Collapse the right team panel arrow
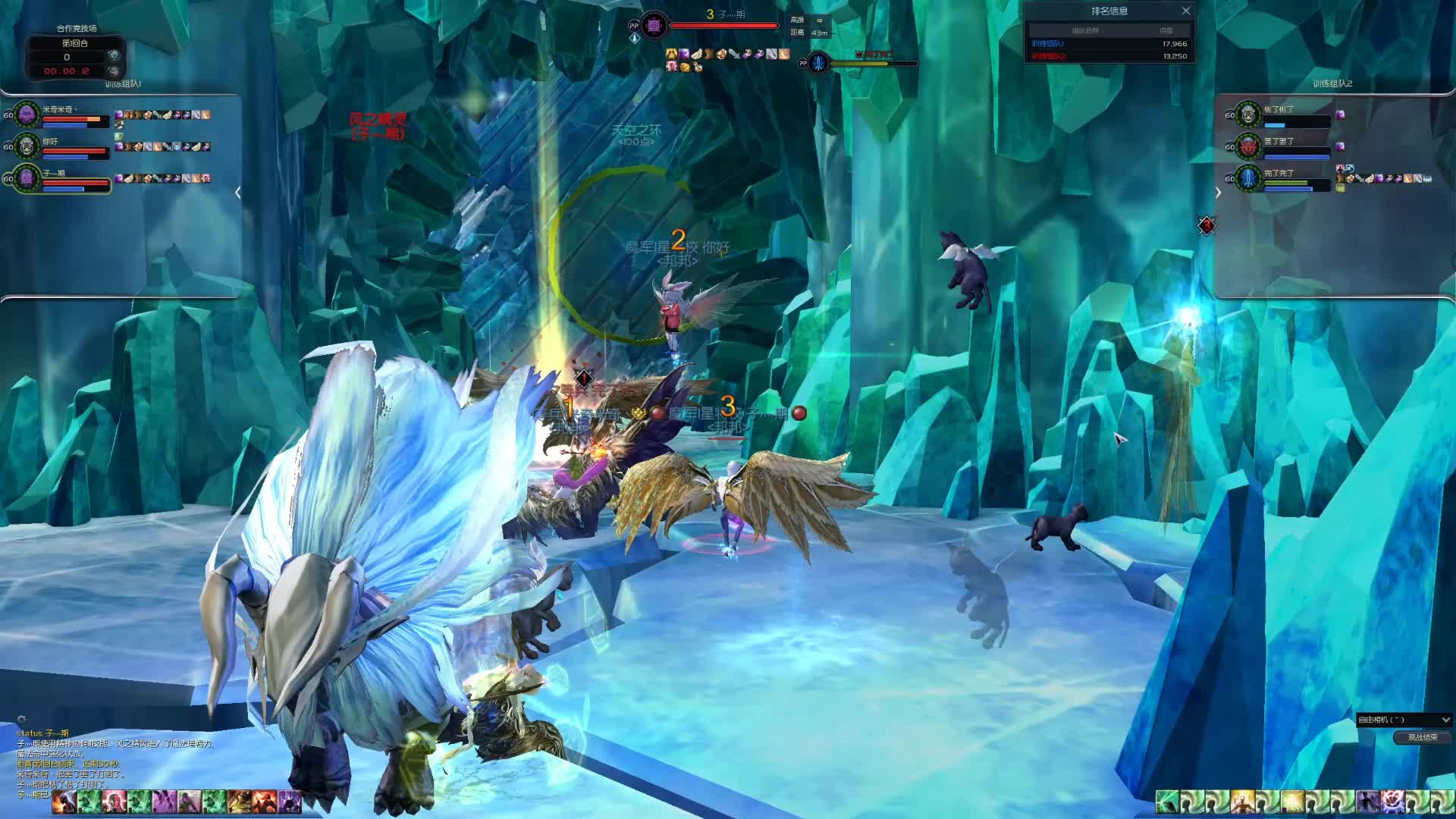Screen dimensions: 1456x819 pyautogui.click(x=1218, y=193)
